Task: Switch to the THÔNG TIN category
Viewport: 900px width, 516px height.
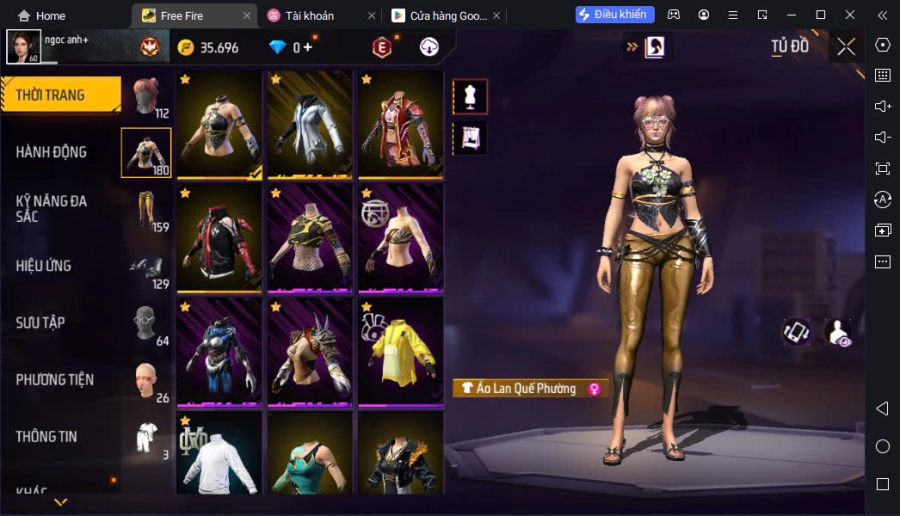Action: point(47,436)
